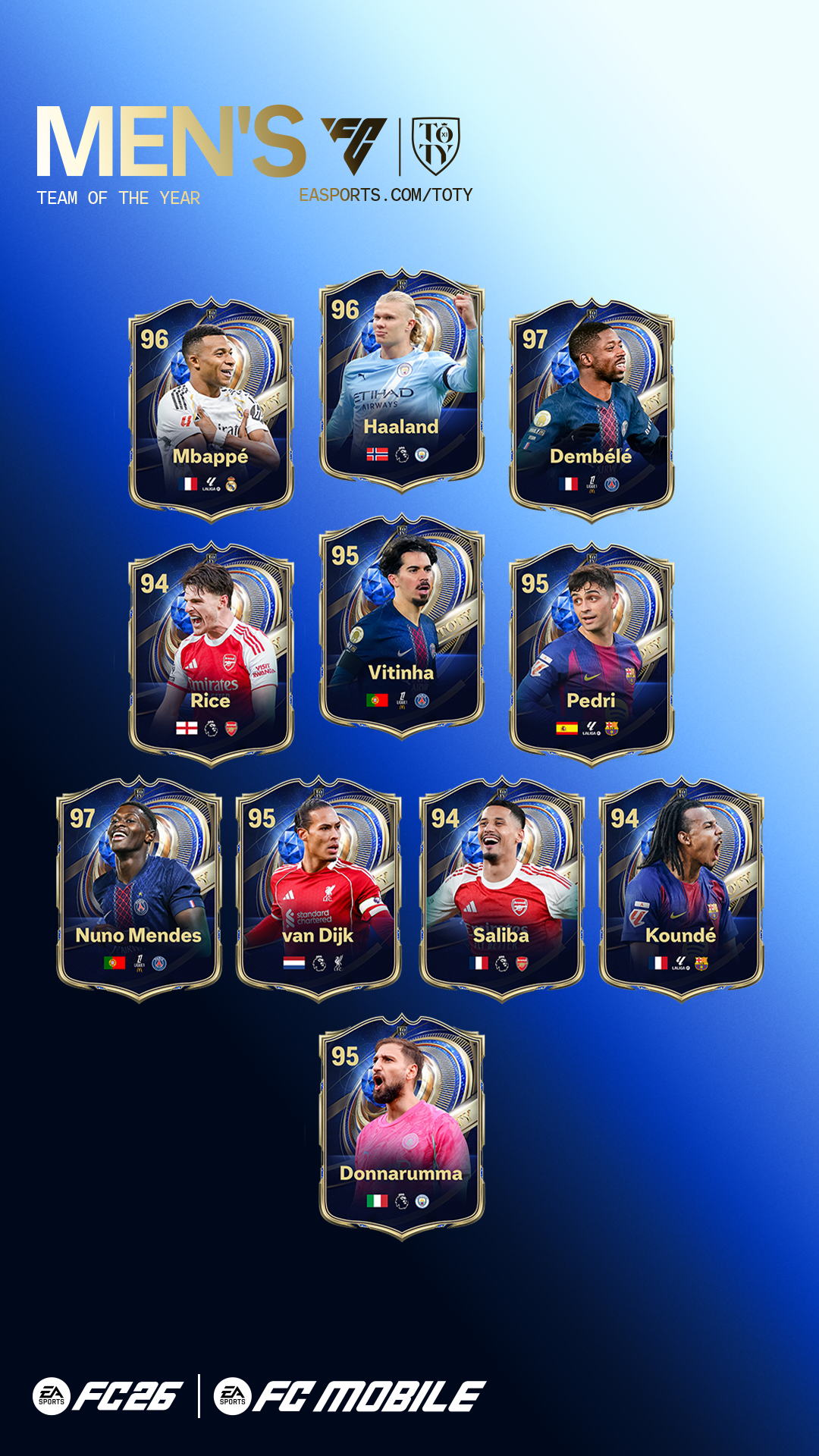Select the Saliba 94 card

[x=501, y=889]
